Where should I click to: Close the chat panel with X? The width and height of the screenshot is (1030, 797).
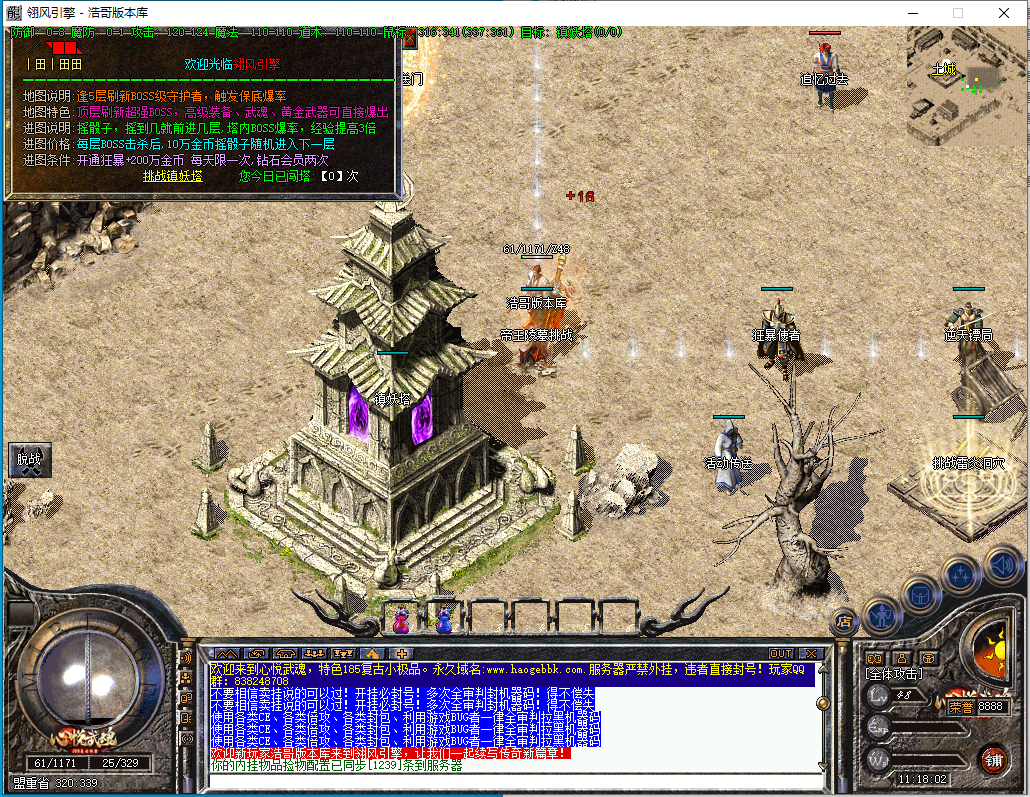tap(810, 653)
